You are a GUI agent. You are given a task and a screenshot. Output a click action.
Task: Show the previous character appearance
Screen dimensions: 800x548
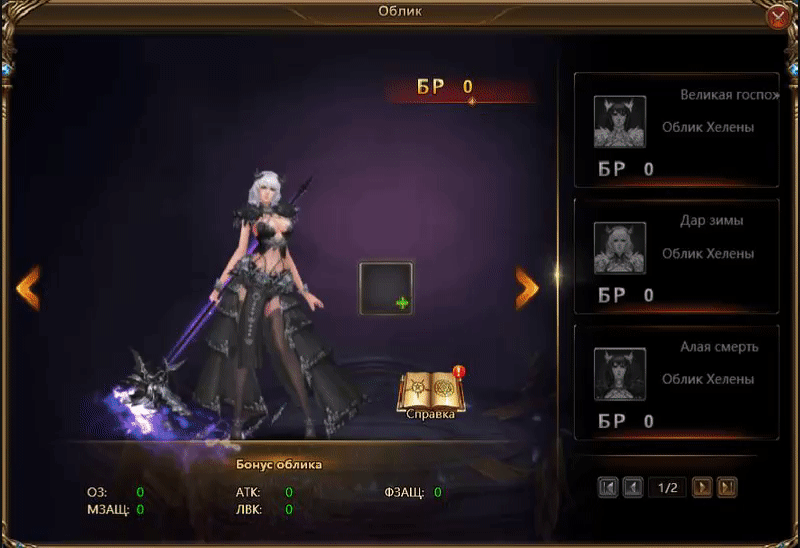[x=28, y=287]
